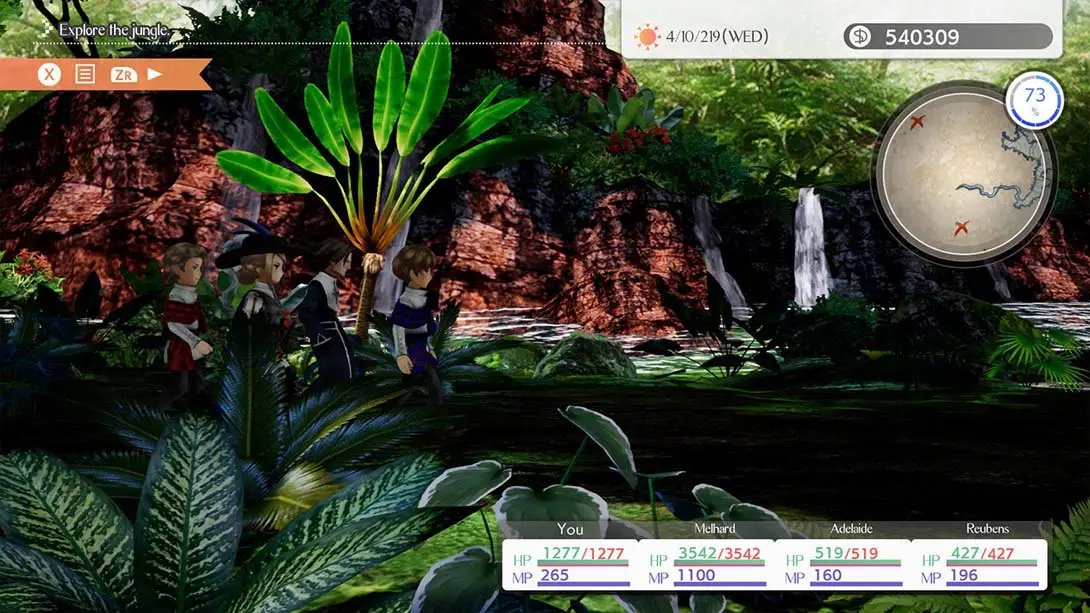Open the menu list icon in the orange banner
The width and height of the screenshot is (1090, 613).
coord(85,74)
